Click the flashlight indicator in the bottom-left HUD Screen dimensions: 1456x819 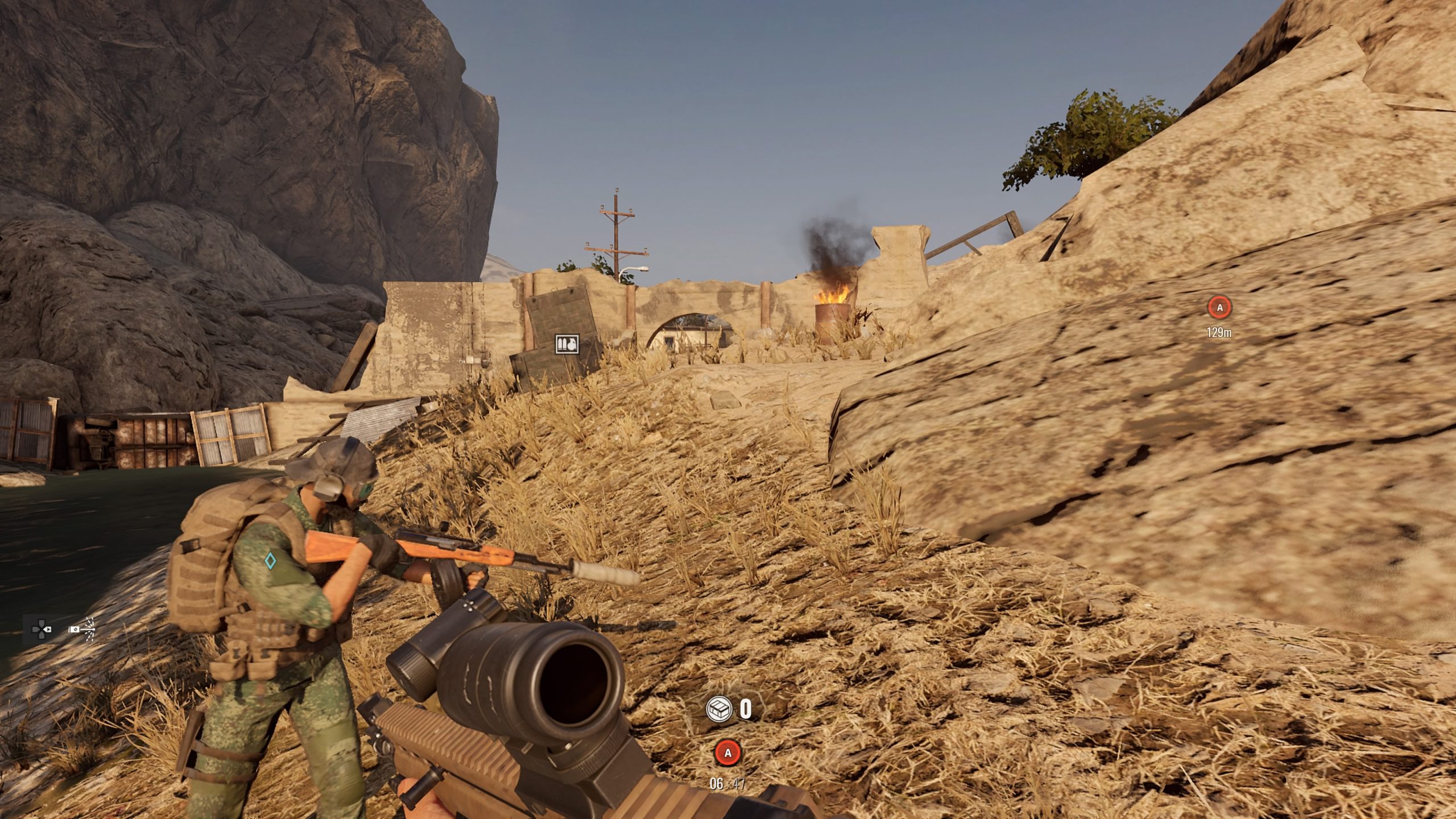(76, 630)
